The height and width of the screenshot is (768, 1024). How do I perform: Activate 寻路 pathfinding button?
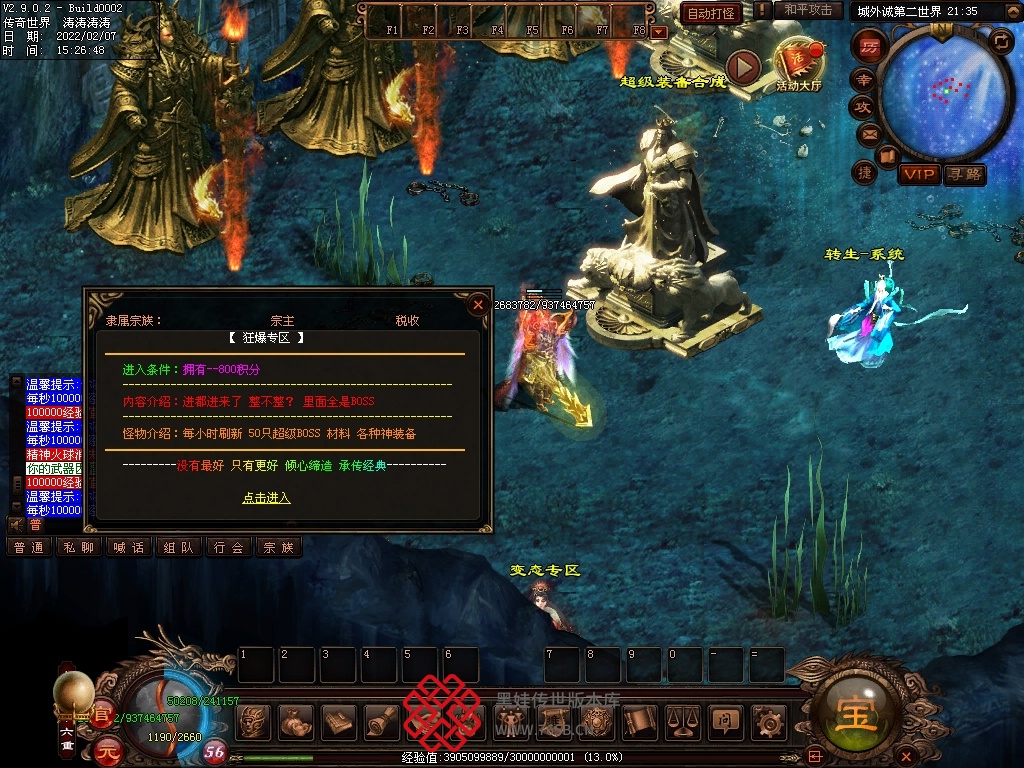(x=965, y=174)
